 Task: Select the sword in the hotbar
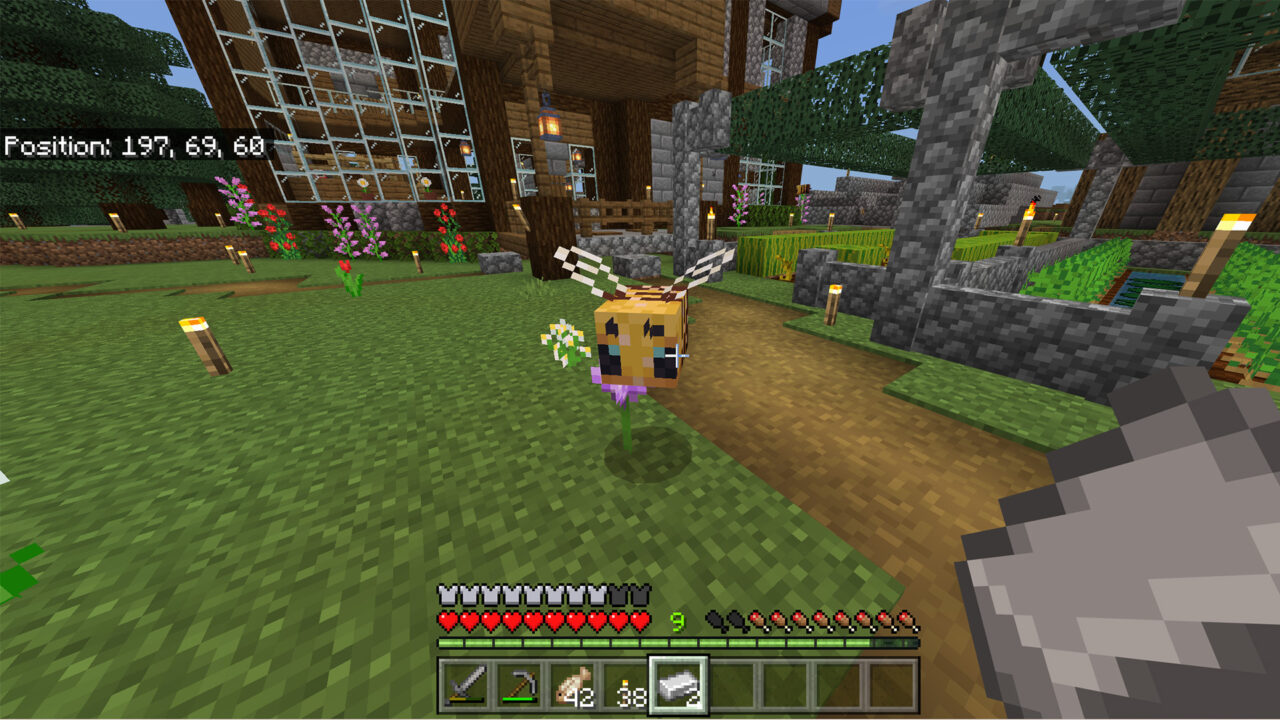pyautogui.click(x=467, y=685)
